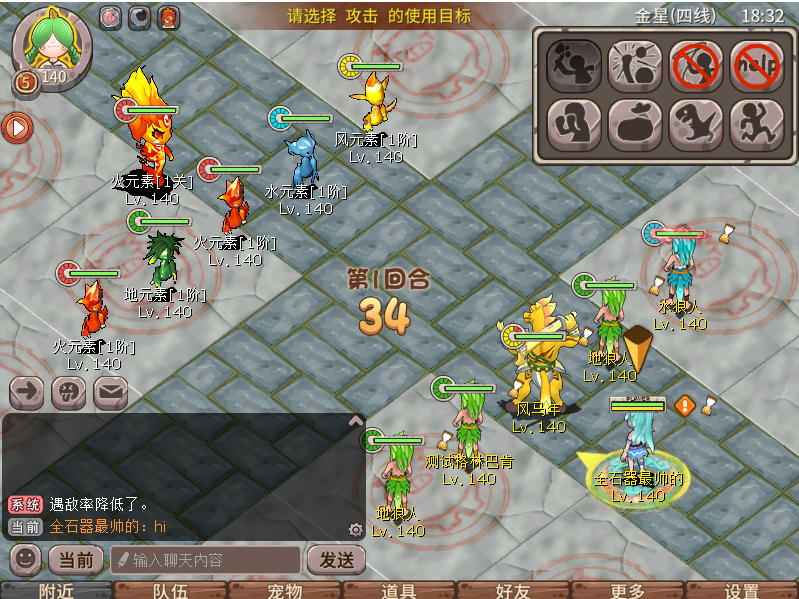Open the 附近 nearby tab

57,591
